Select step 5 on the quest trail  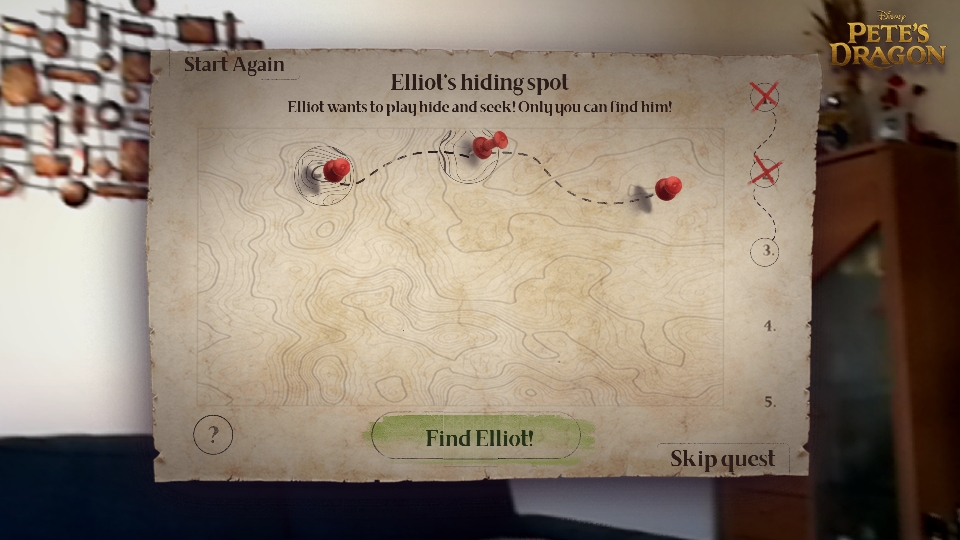coord(769,402)
